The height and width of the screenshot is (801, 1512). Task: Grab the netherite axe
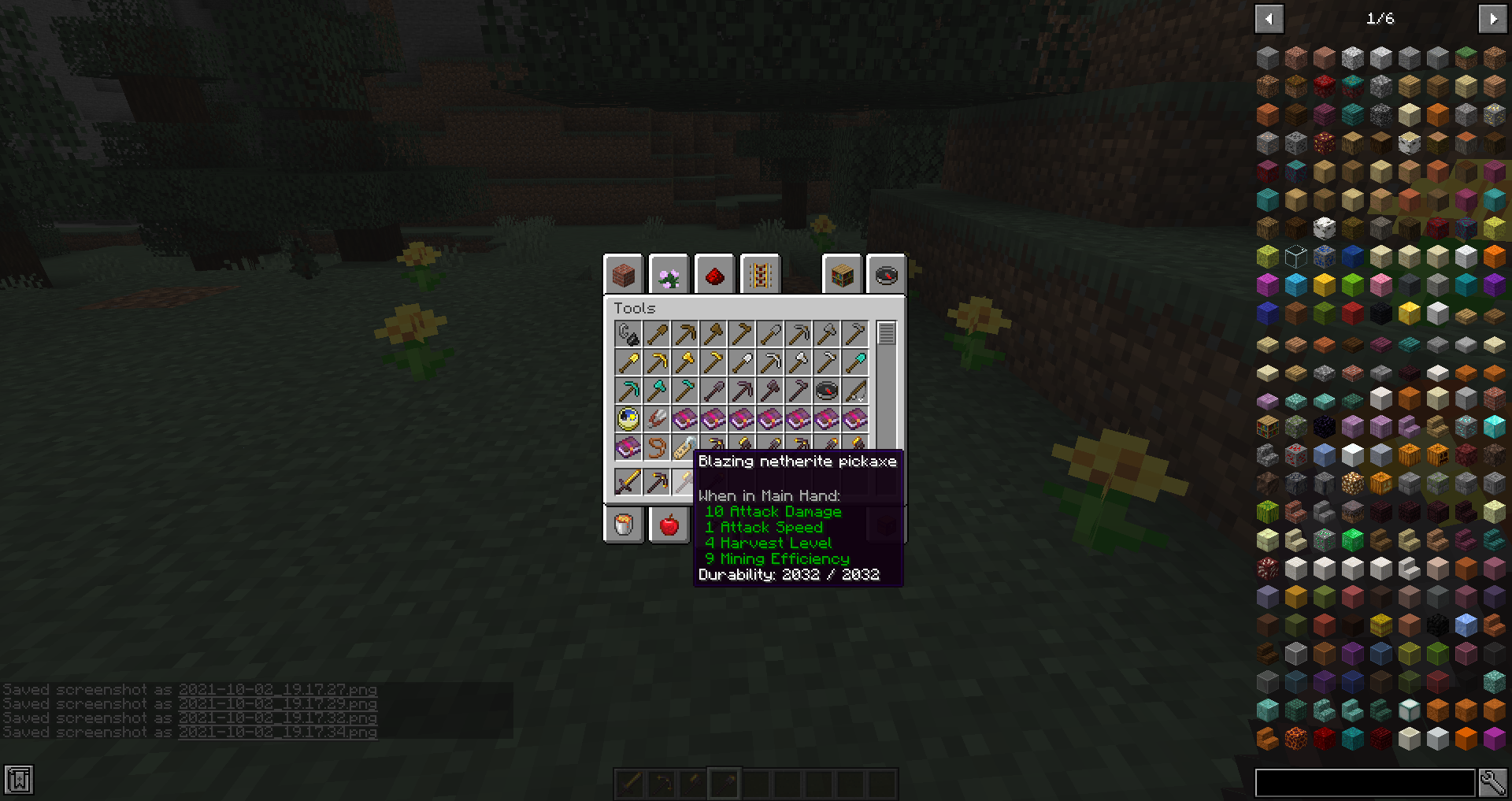click(769, 391)
